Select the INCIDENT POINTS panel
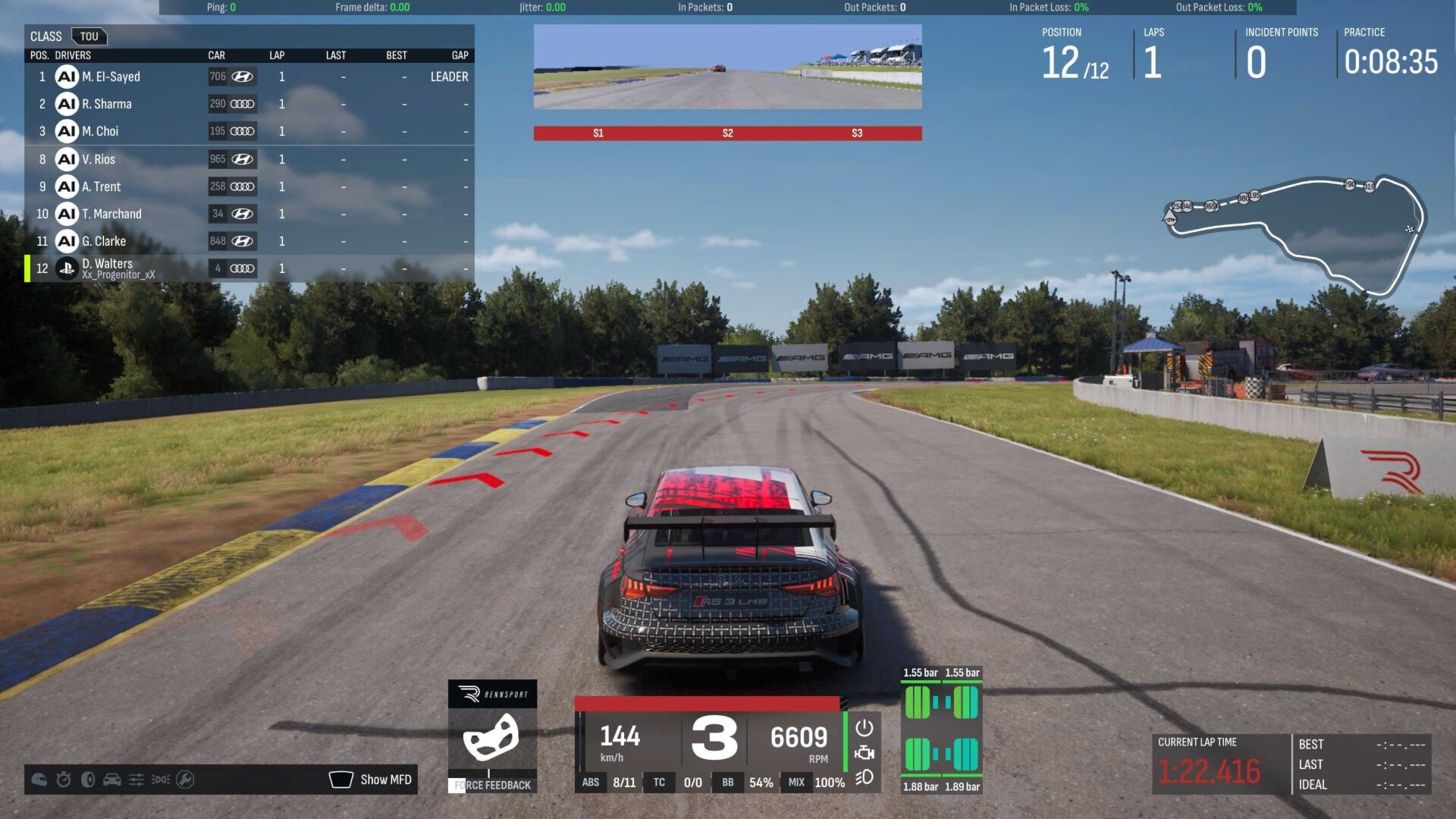1456x819 pixels. (1280, 49)
